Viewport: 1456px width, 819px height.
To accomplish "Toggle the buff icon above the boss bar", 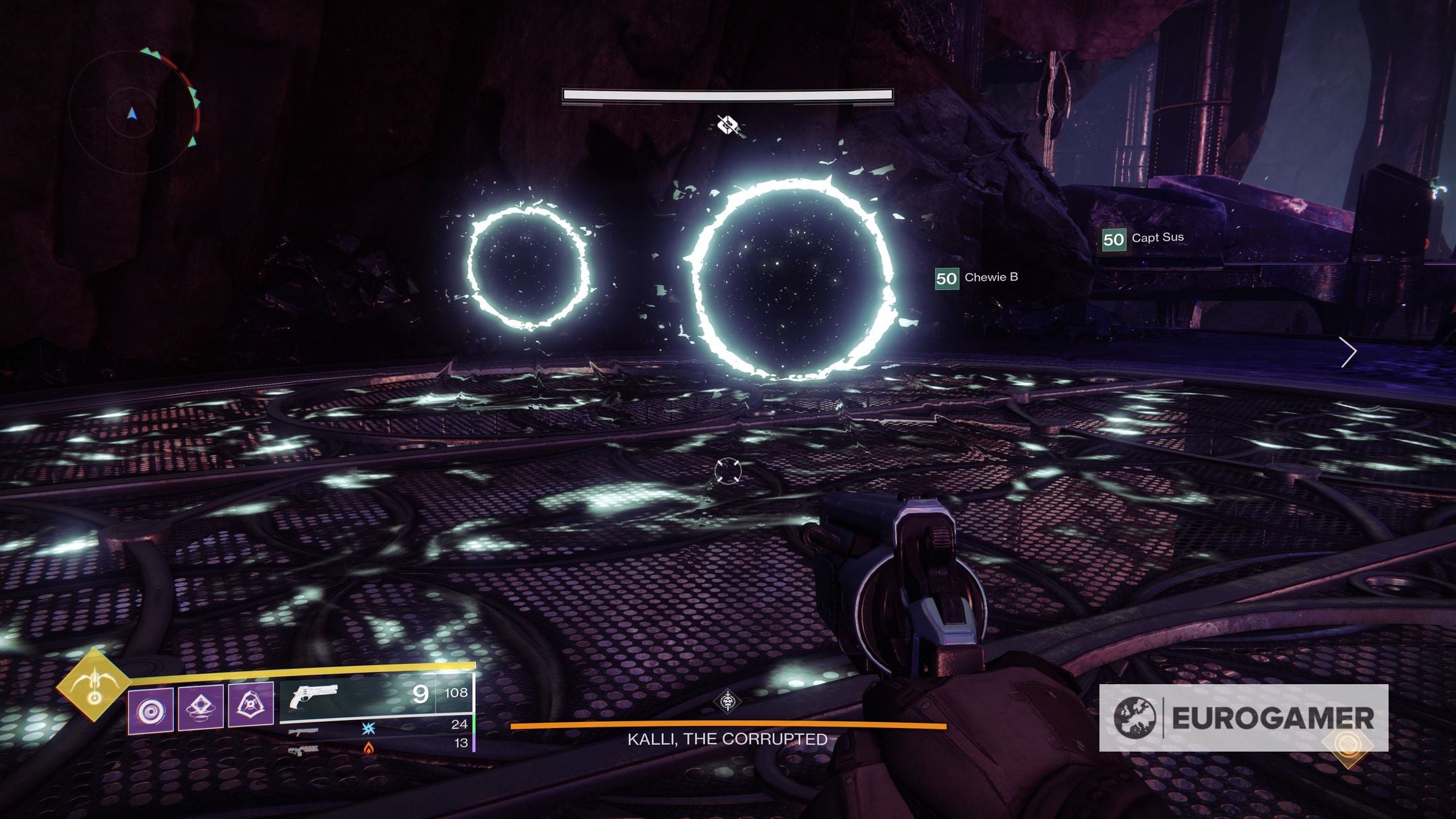I will [727, 125].
